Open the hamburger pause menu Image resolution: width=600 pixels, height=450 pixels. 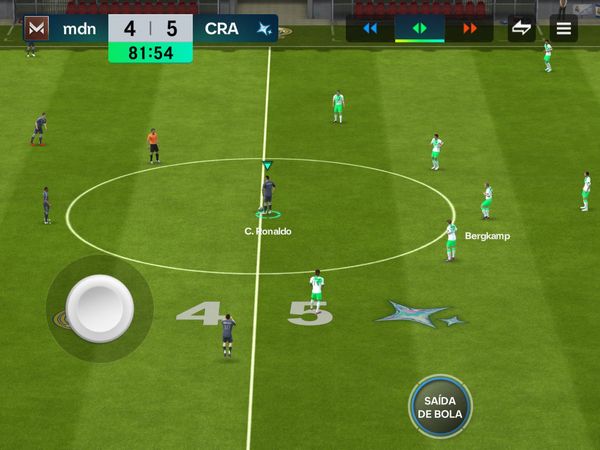tap(564, 28)
